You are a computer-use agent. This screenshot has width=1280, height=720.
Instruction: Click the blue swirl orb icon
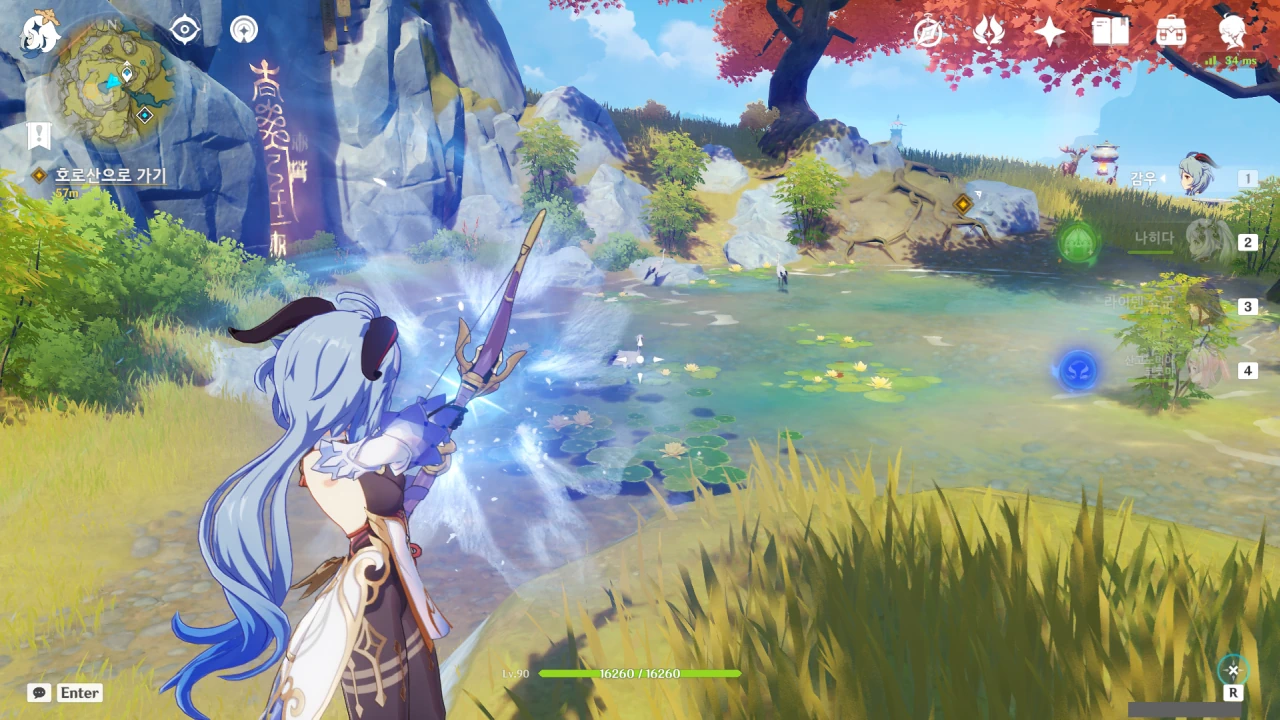pos(1077,370)
